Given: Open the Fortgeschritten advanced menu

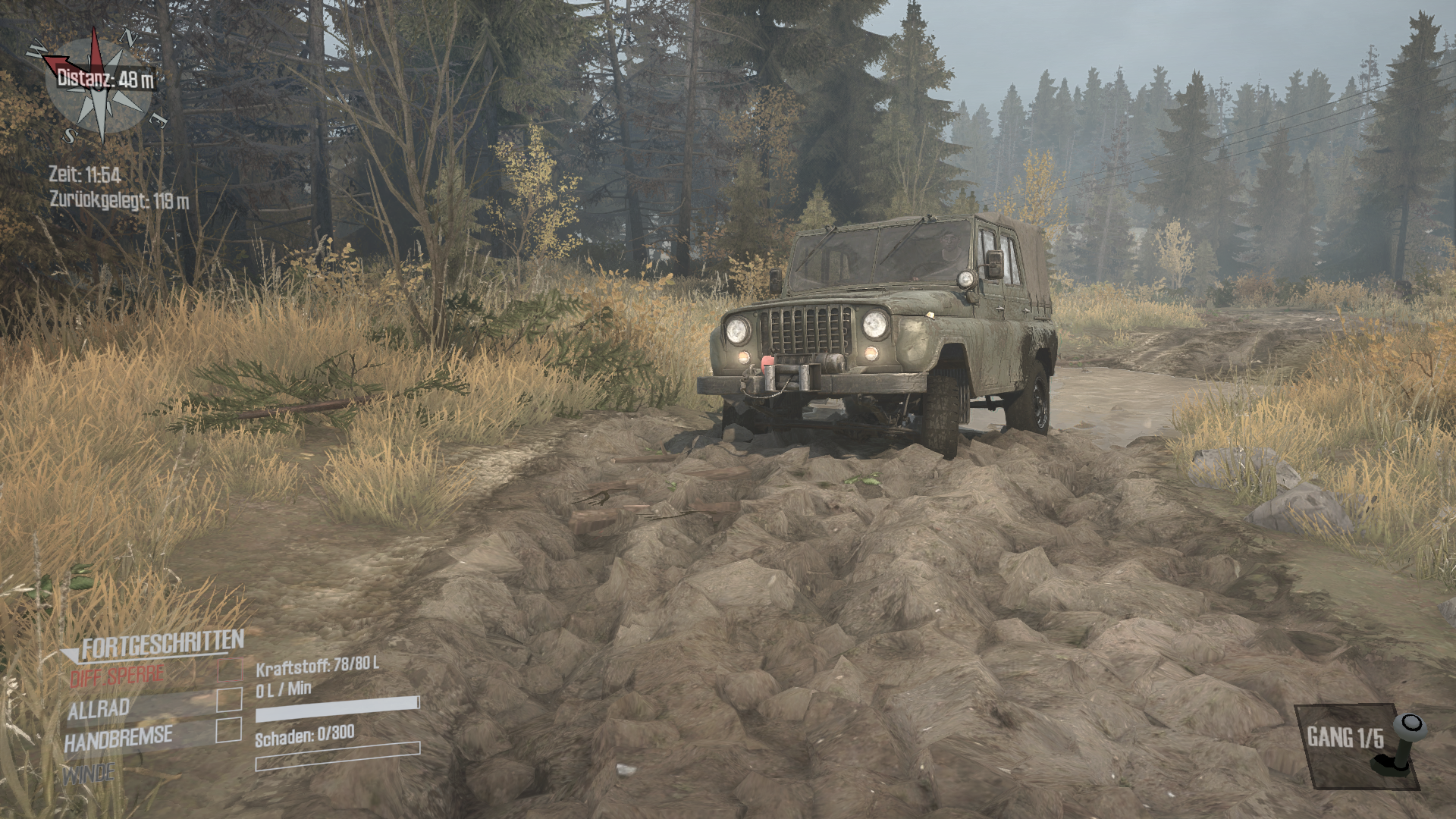Looking at the screenshot, I should pyautogui.click(x=162, y=645).
